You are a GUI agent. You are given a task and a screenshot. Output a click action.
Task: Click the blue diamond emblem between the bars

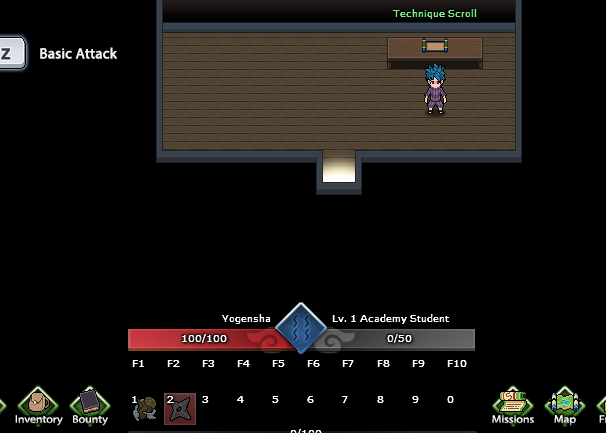[x=301, y=329]
